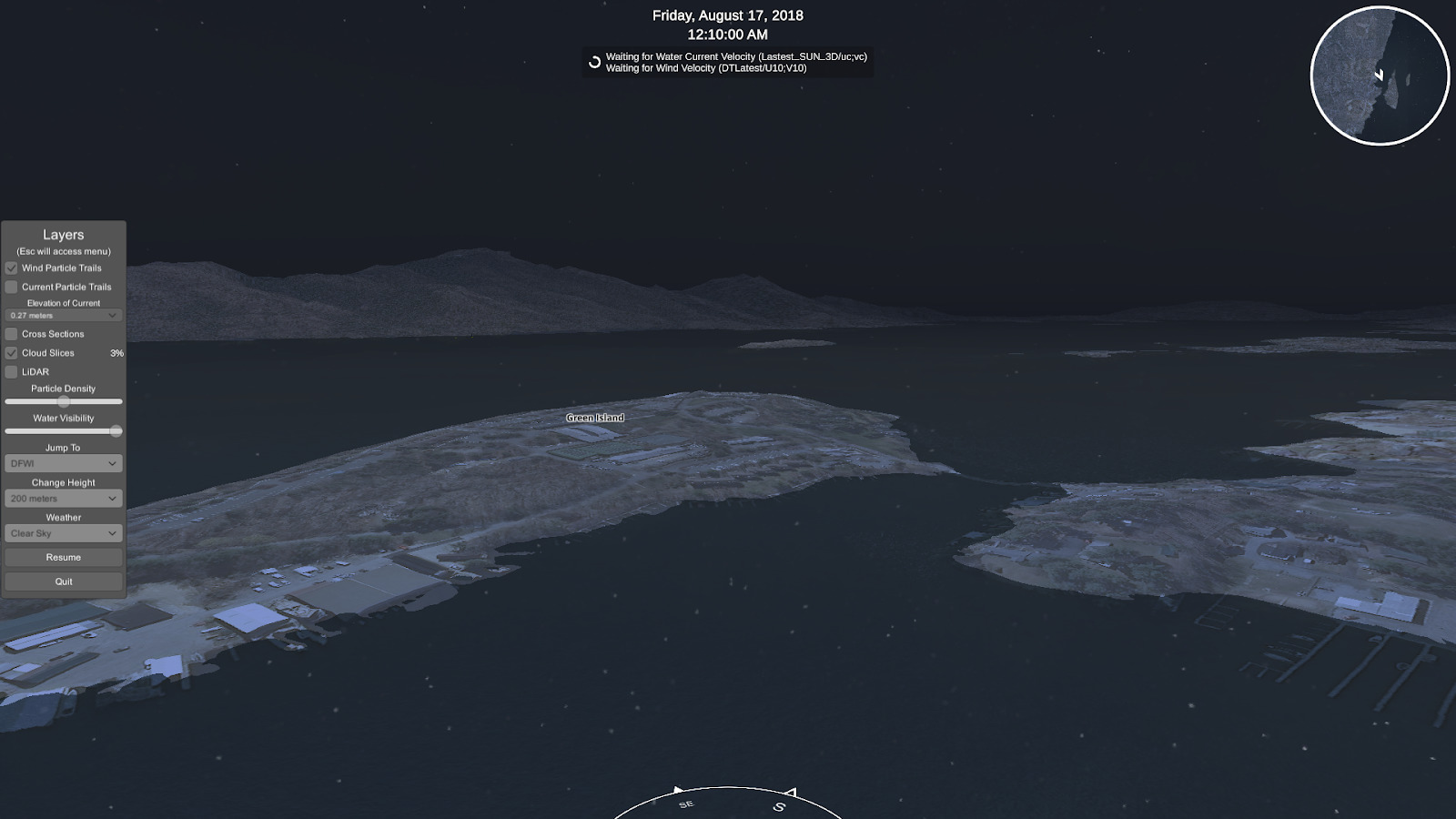Uncheck the Cloud Slices layer
This screenshot has width=1456, height=819.
click(12, 353)
